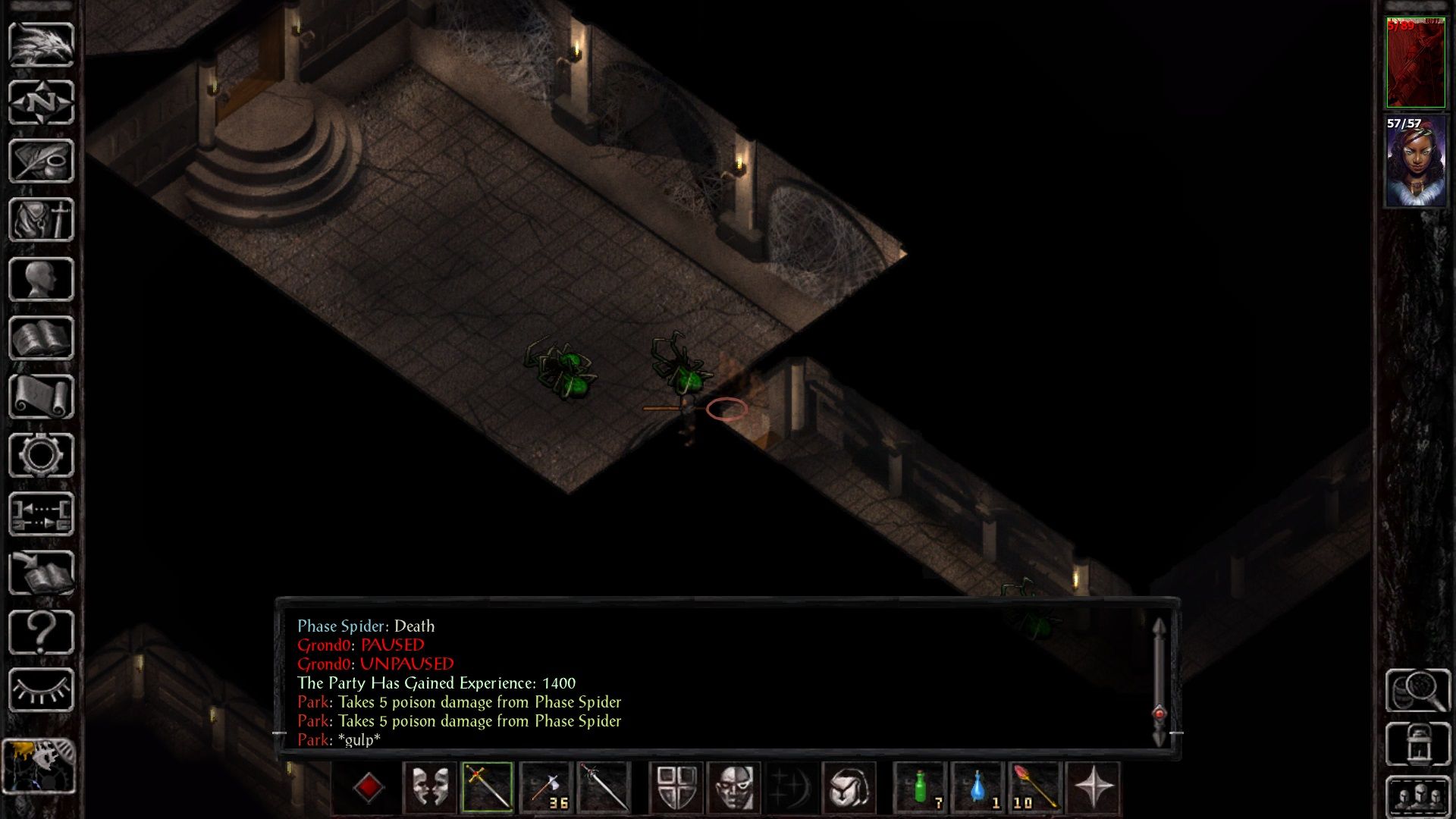Open the journal quill icon
Image resolution: width=1456 pixels, height=819 pixels.
pos(41,161)
